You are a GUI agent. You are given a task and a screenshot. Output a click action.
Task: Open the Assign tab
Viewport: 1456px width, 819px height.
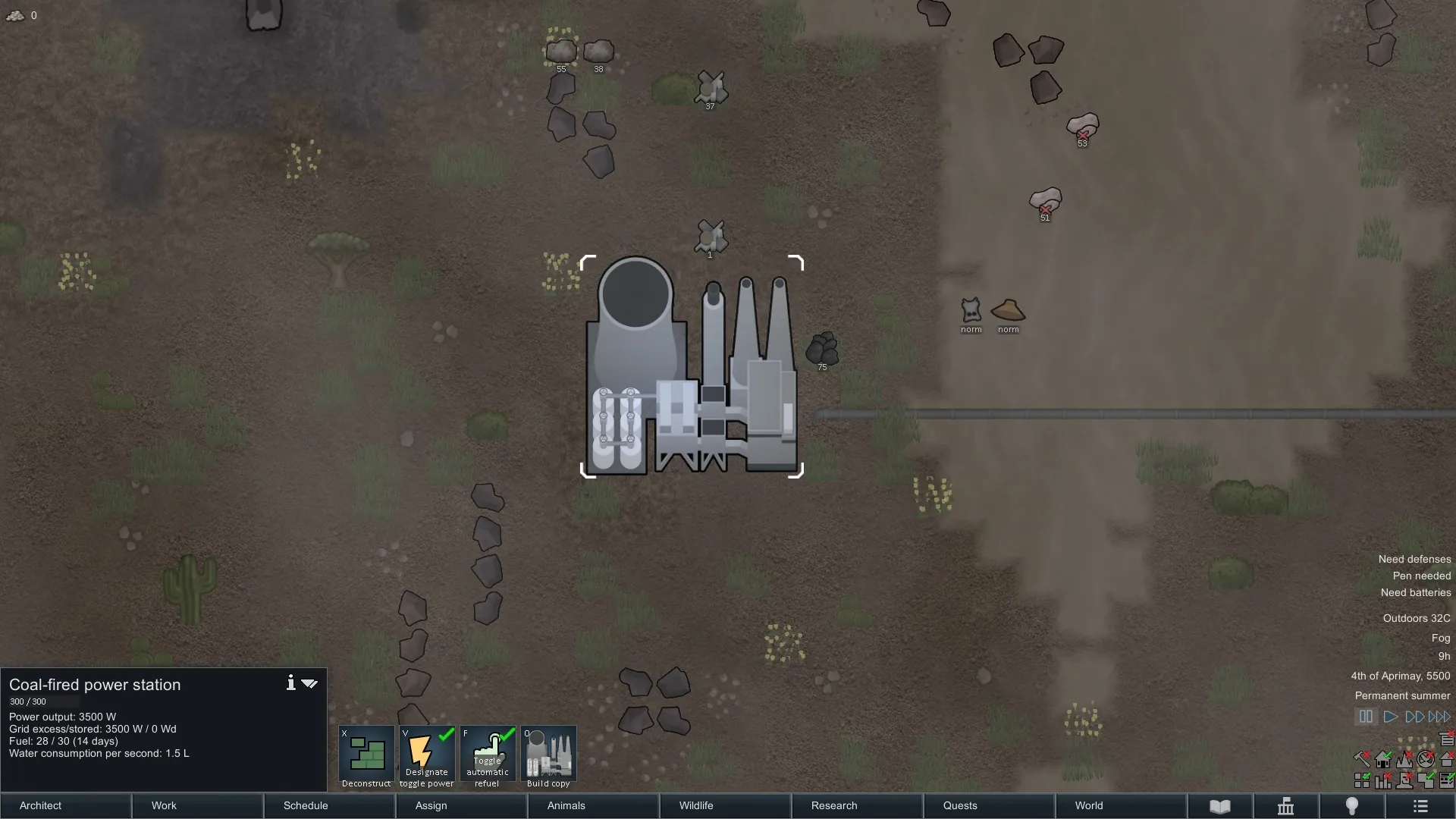[x=462, y=805]
